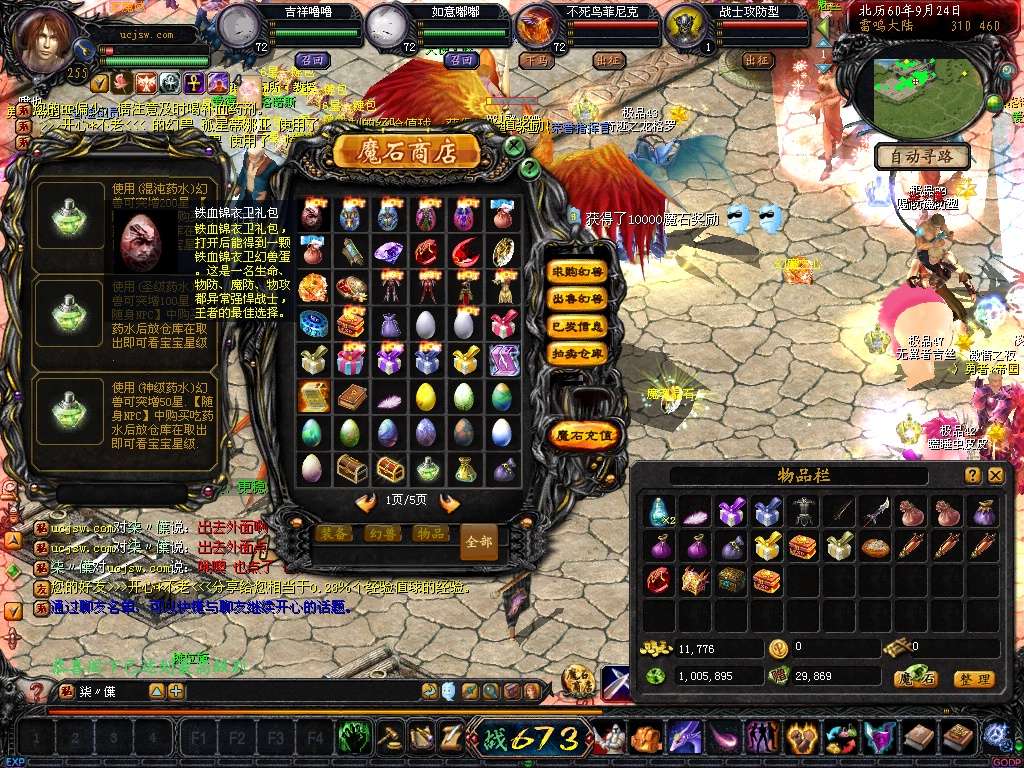This screenshot has height=768, width=1024.
Task: Select the blue potion flask stacked x2
Action: [x=658, y=512]
